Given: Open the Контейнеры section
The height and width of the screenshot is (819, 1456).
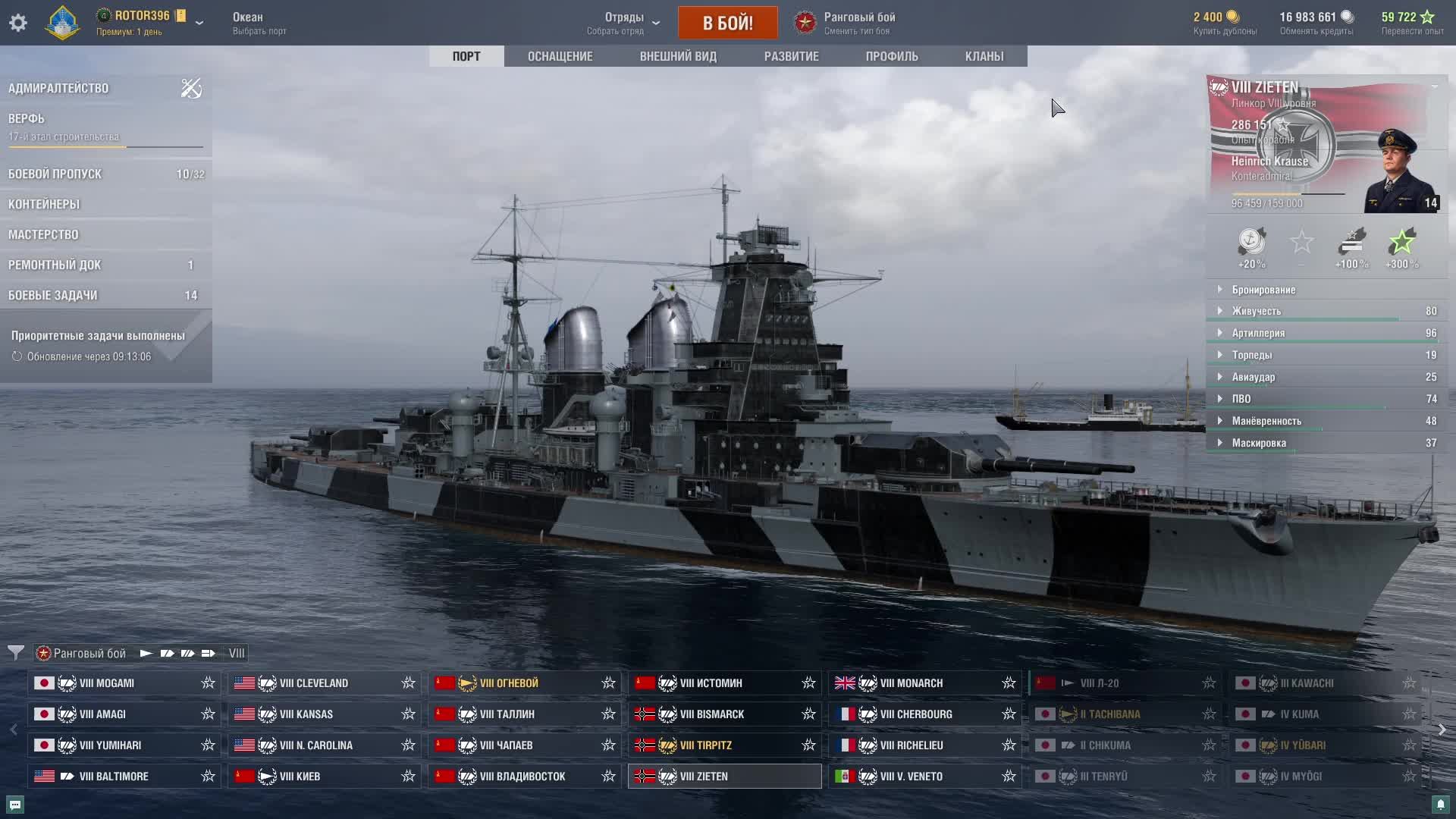Looking at the screenshot, I should [44, 204].
